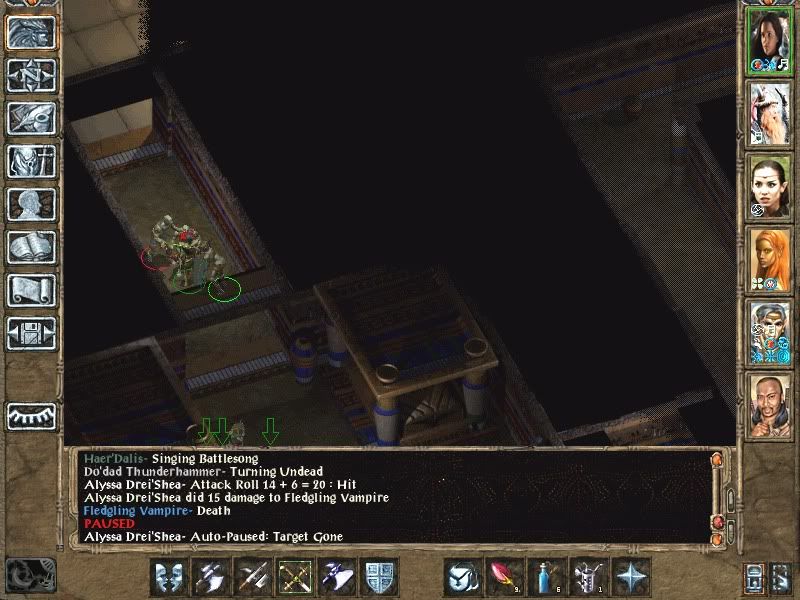800x600 pixels.
Task: Select the highlighted crossed-arrows weapon slot
Action: pyautogui.click(x=296, y=577)
